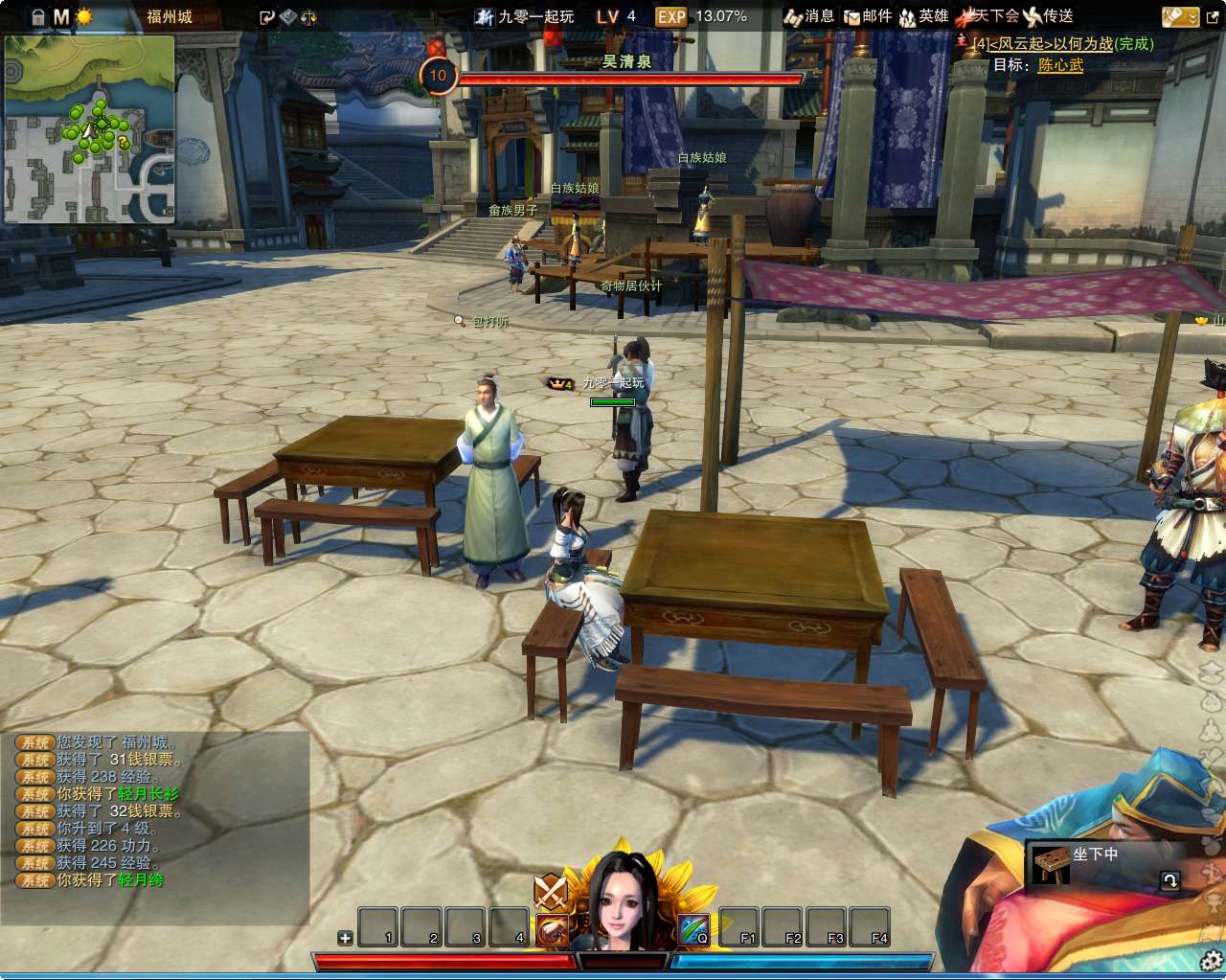Stand up using the 坐下中 arrow button

point(1169,880)
